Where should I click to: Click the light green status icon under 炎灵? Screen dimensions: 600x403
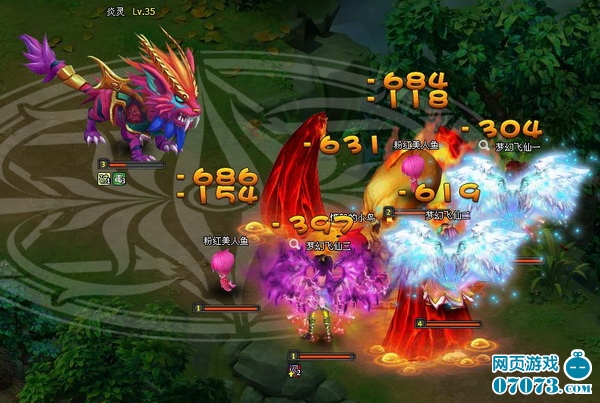tap(102, 179)
